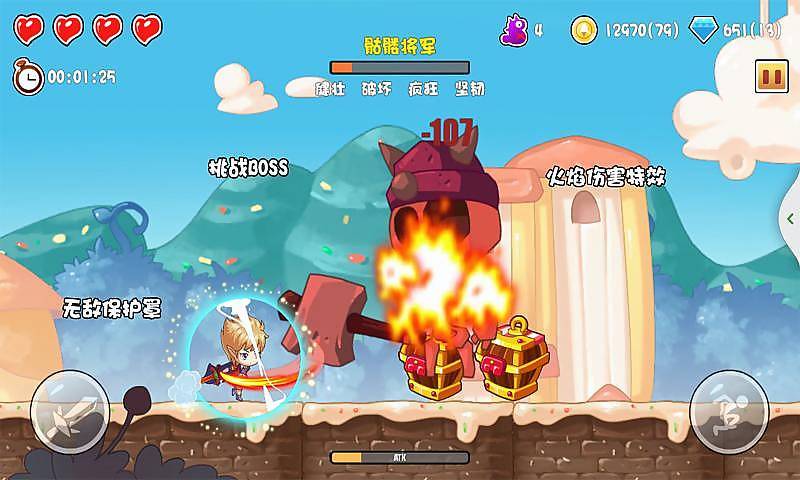Image resolution: width=800 pixels, height=480 pixels.
Task: Tap the sword attack button
Action: pyautogui.click(x=70, y=411)
